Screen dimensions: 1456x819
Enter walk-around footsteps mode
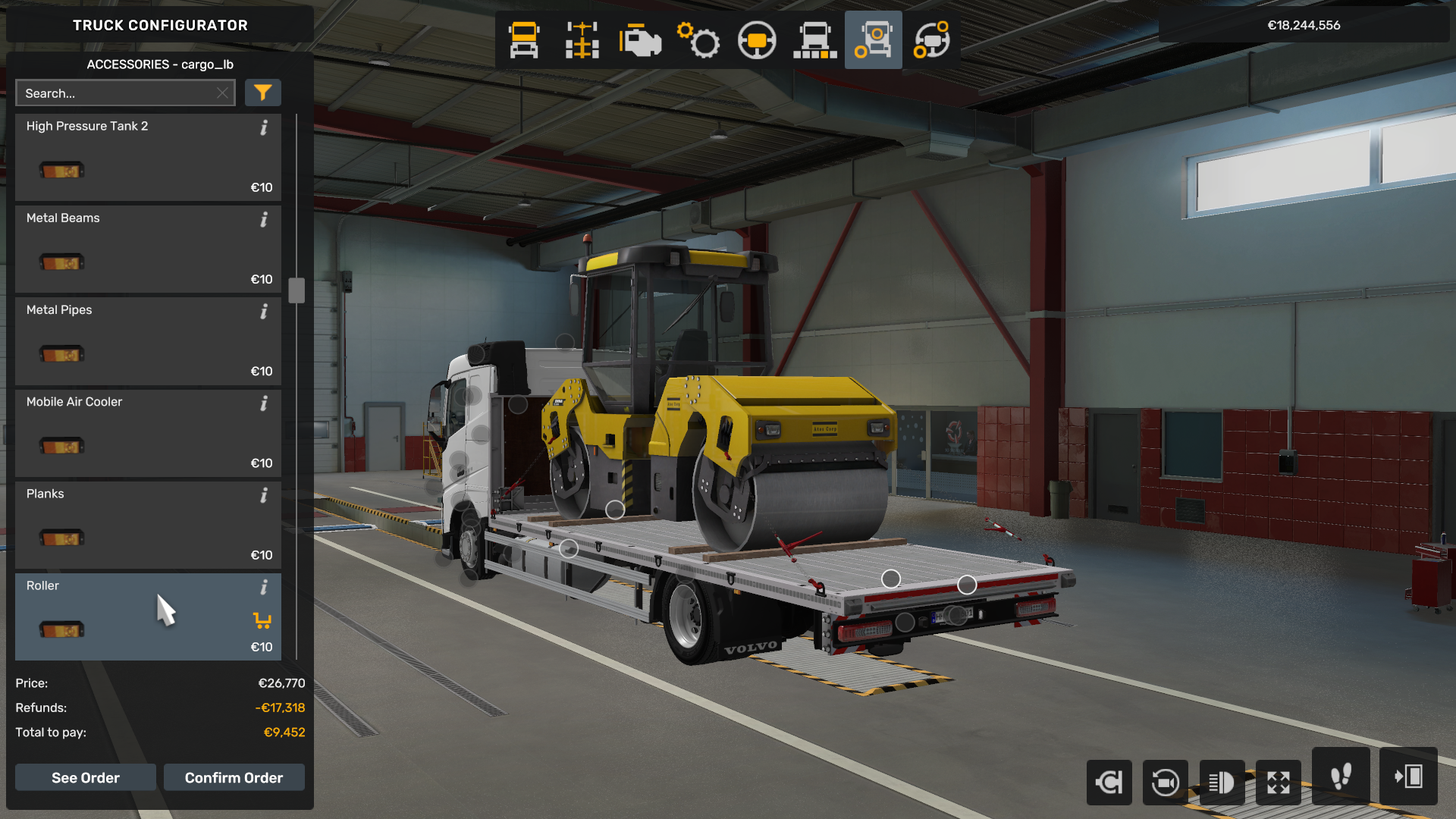point(1340,777)
